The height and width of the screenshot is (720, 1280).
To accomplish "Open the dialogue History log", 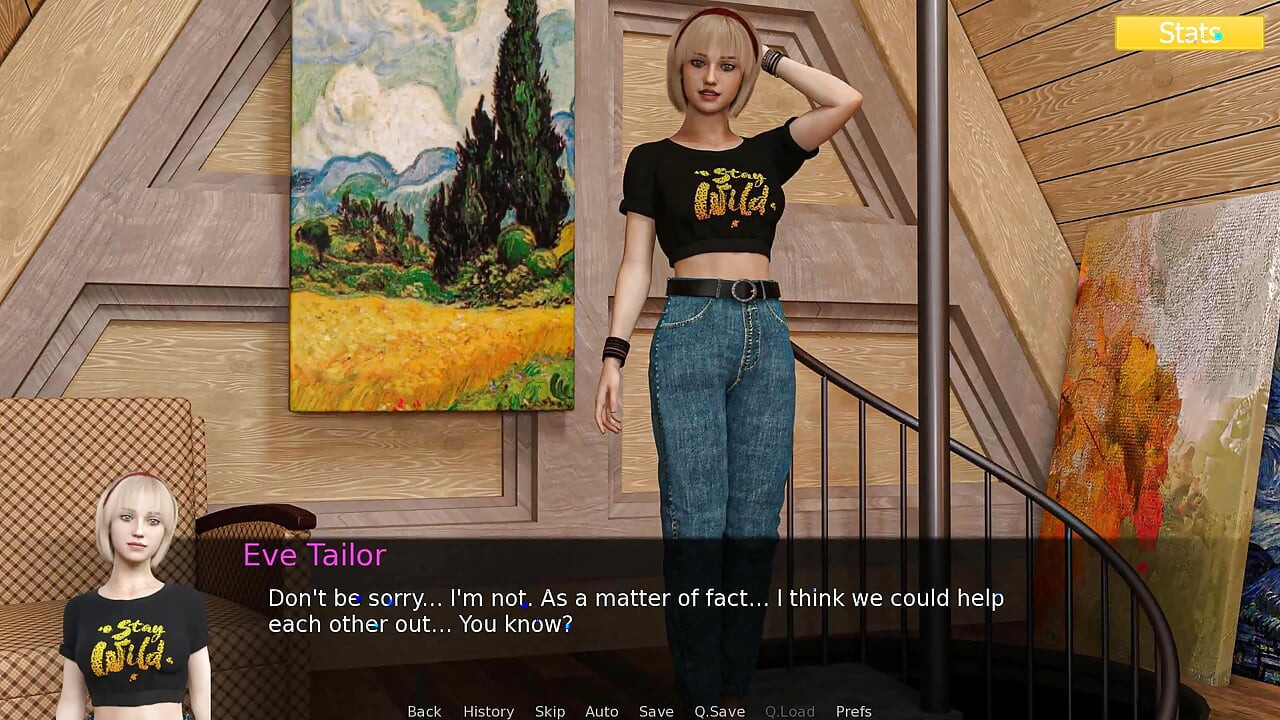I will click(488, 711).
